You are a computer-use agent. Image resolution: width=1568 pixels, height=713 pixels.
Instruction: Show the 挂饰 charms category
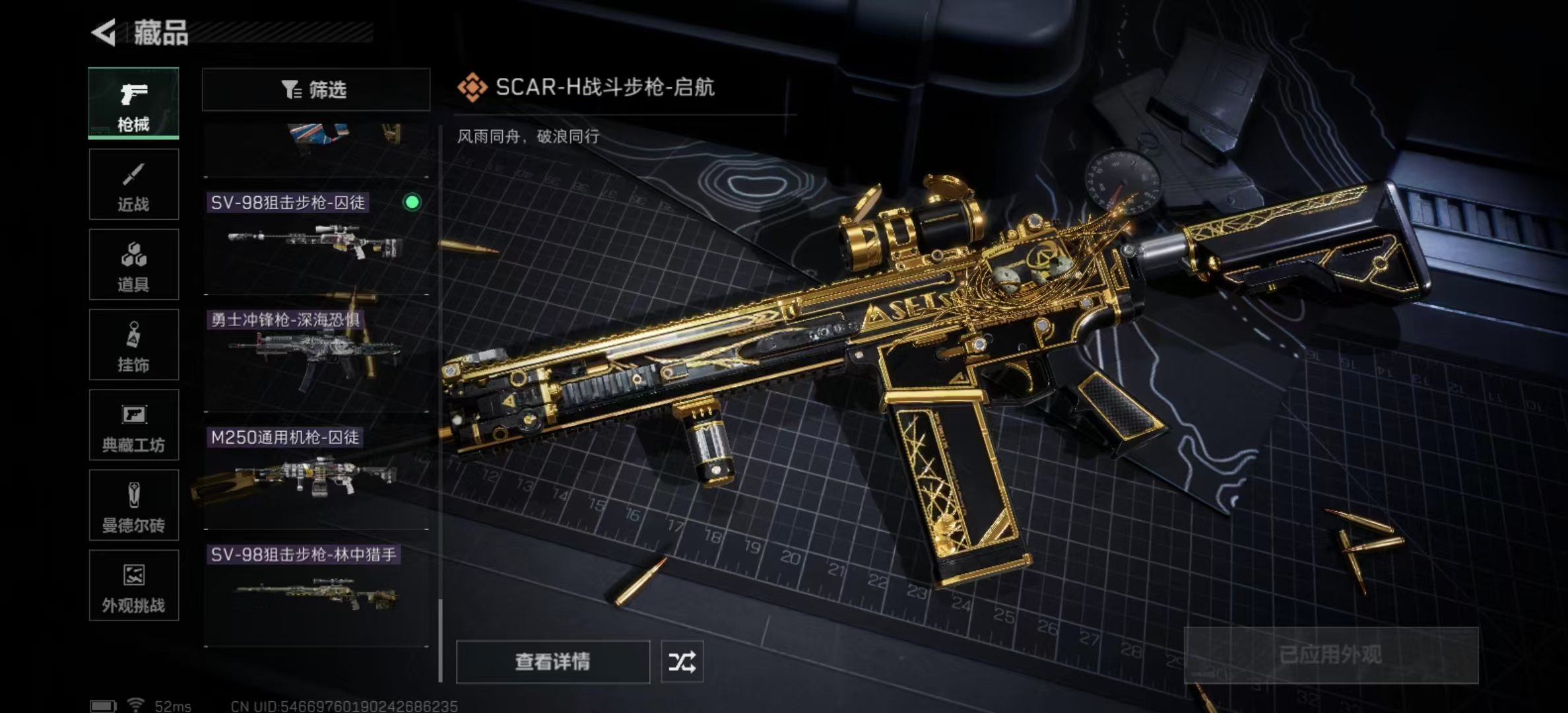pyautogui.click(x=133, y=345)
